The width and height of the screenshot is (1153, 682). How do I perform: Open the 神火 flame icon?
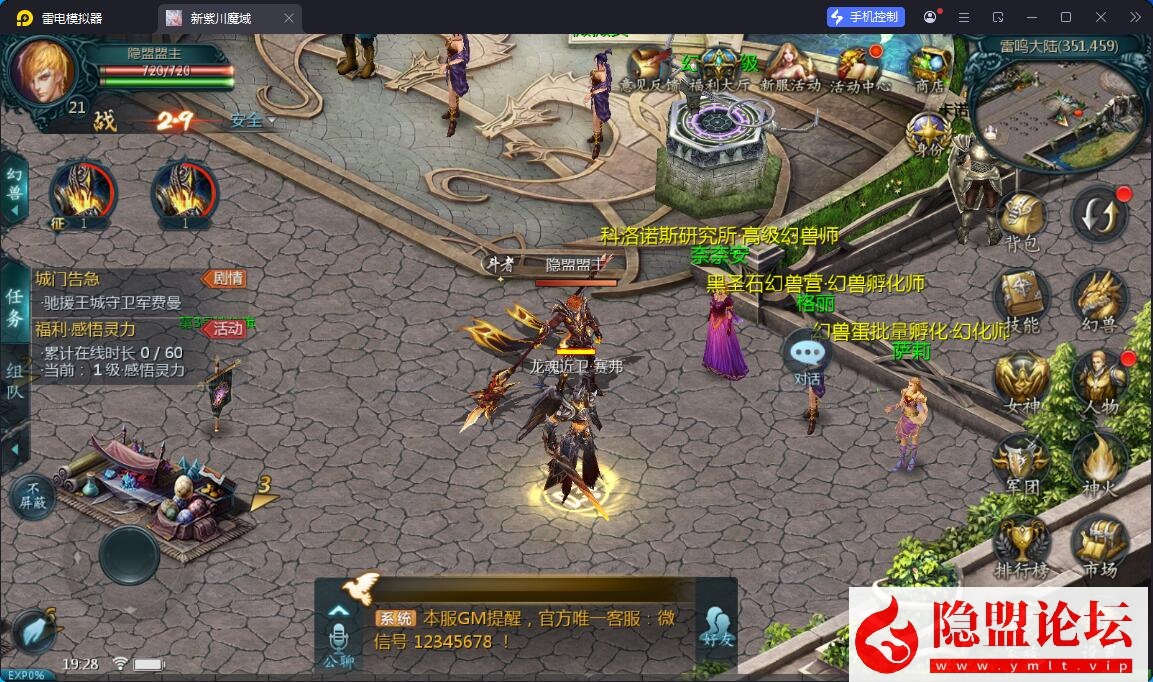(1100, 464)
